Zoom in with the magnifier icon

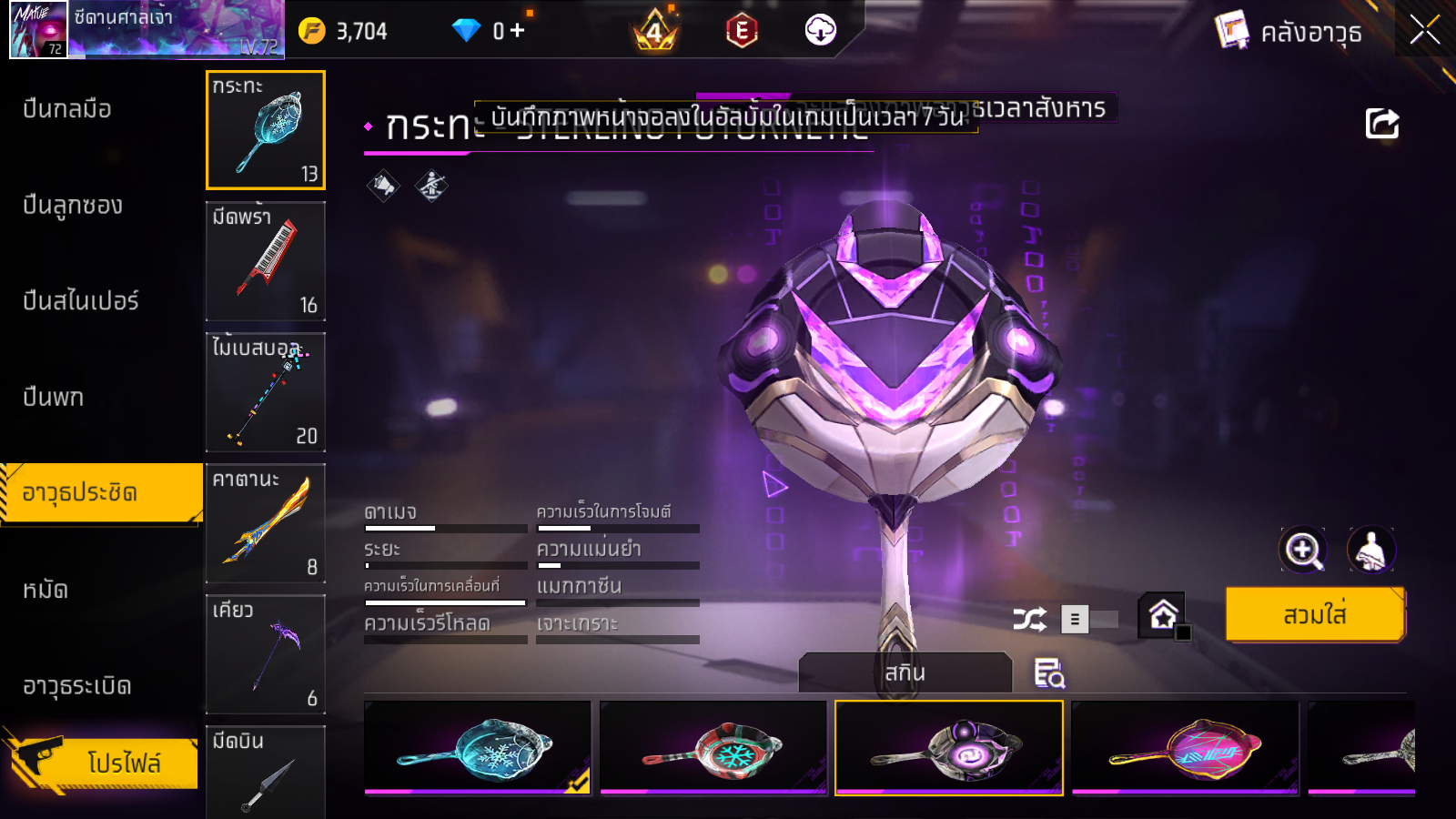(1302, 550)
